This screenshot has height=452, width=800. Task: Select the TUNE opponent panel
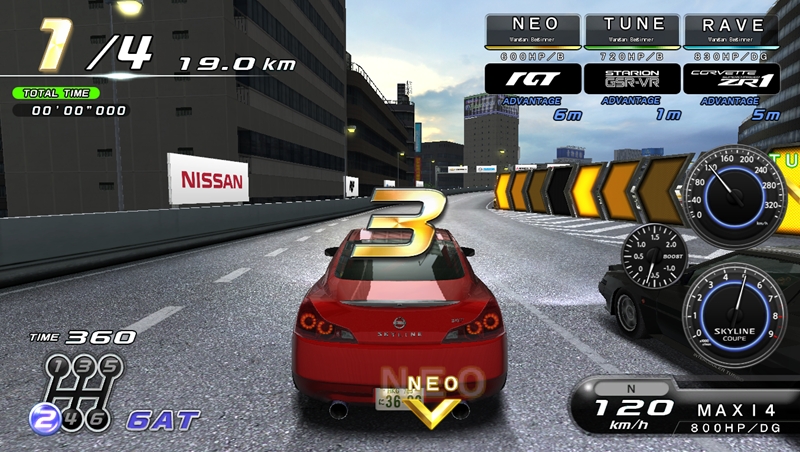633,30
